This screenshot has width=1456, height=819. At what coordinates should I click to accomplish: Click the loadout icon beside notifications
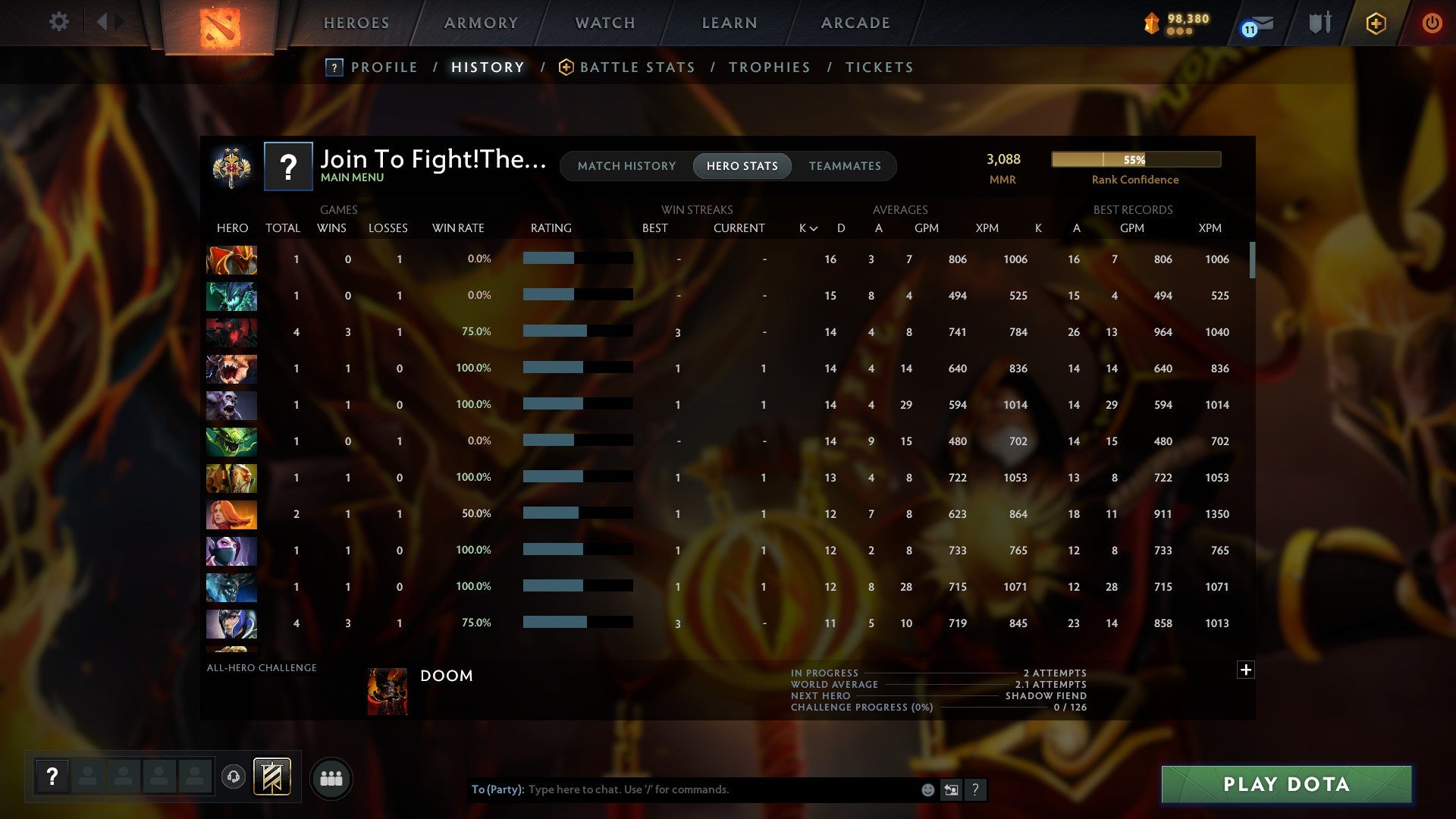[x=1319, y=23]
